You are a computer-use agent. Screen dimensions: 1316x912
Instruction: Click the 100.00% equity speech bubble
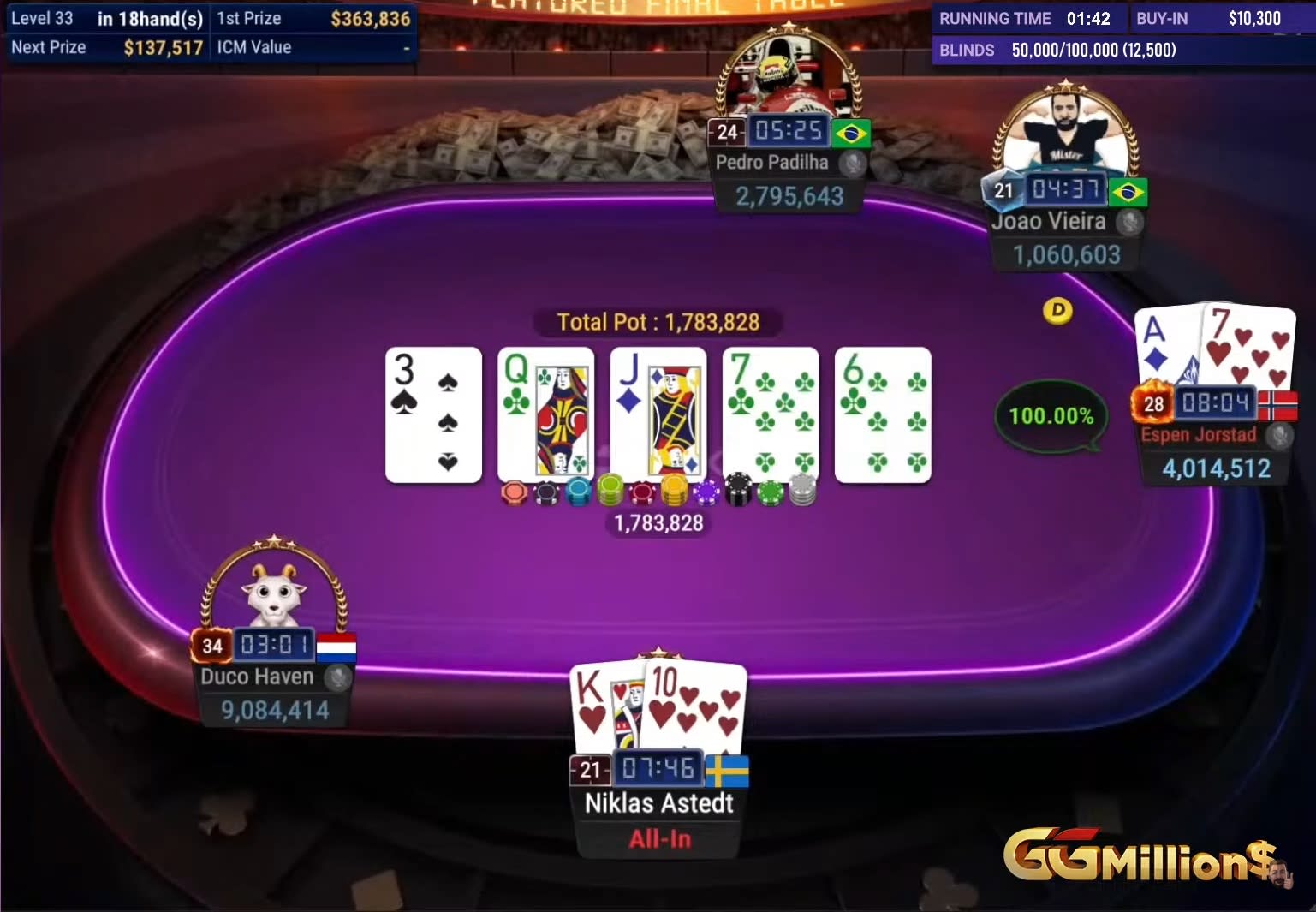1051,416
